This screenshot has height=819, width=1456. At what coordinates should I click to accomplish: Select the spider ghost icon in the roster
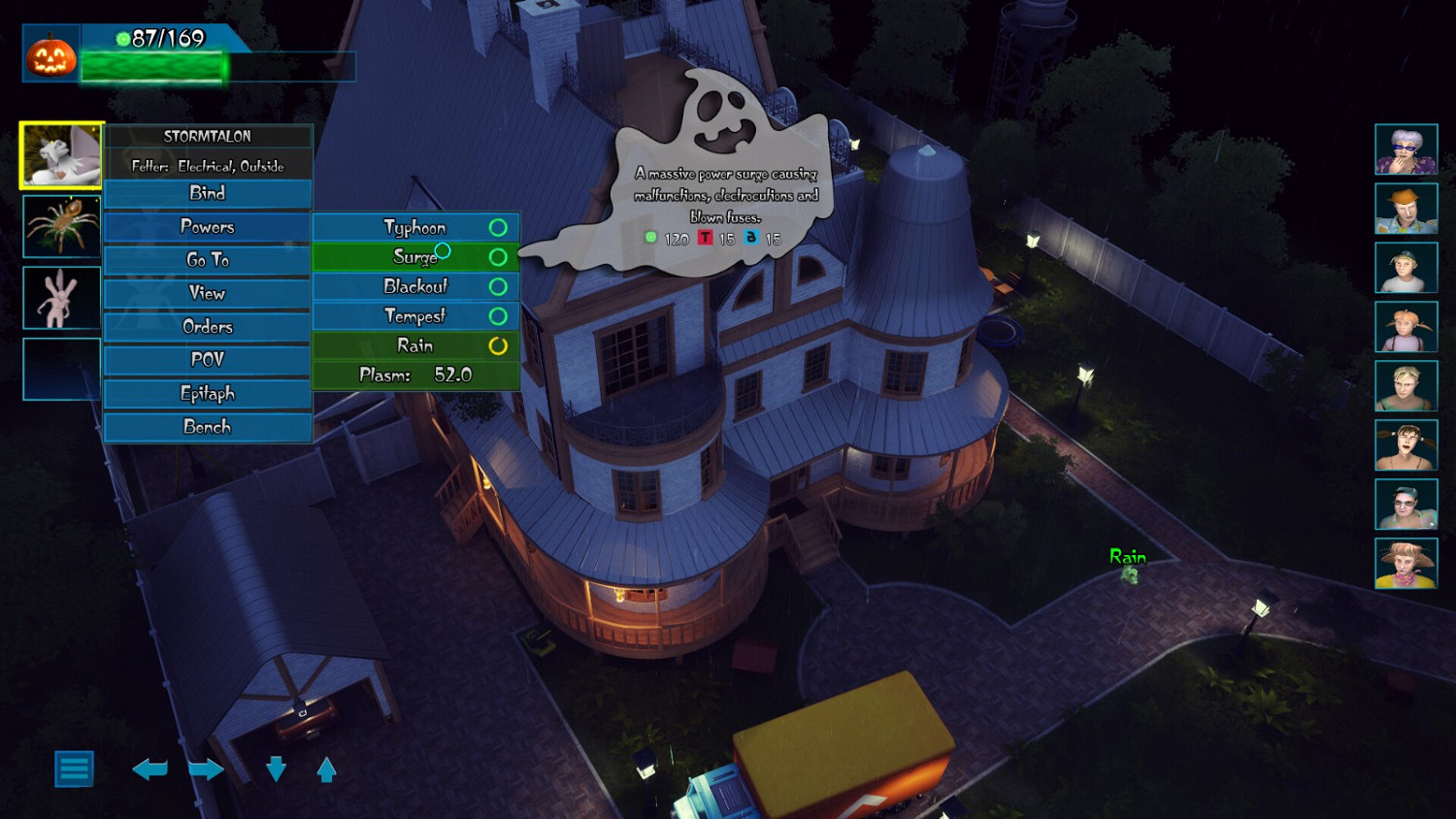(59, 225)
